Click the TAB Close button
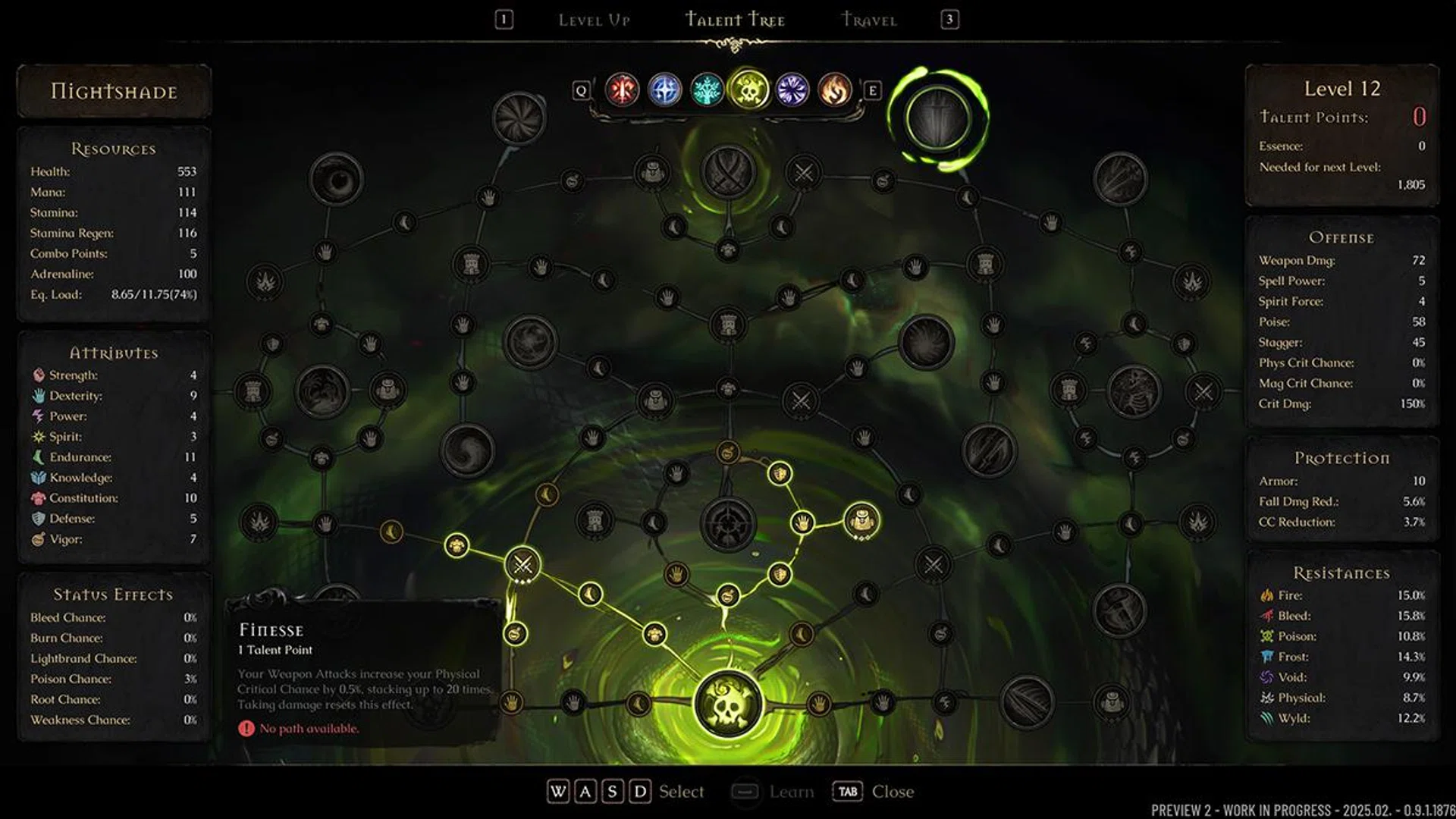The width and height of the screenshot is (1456, 819). pos(848,792)
